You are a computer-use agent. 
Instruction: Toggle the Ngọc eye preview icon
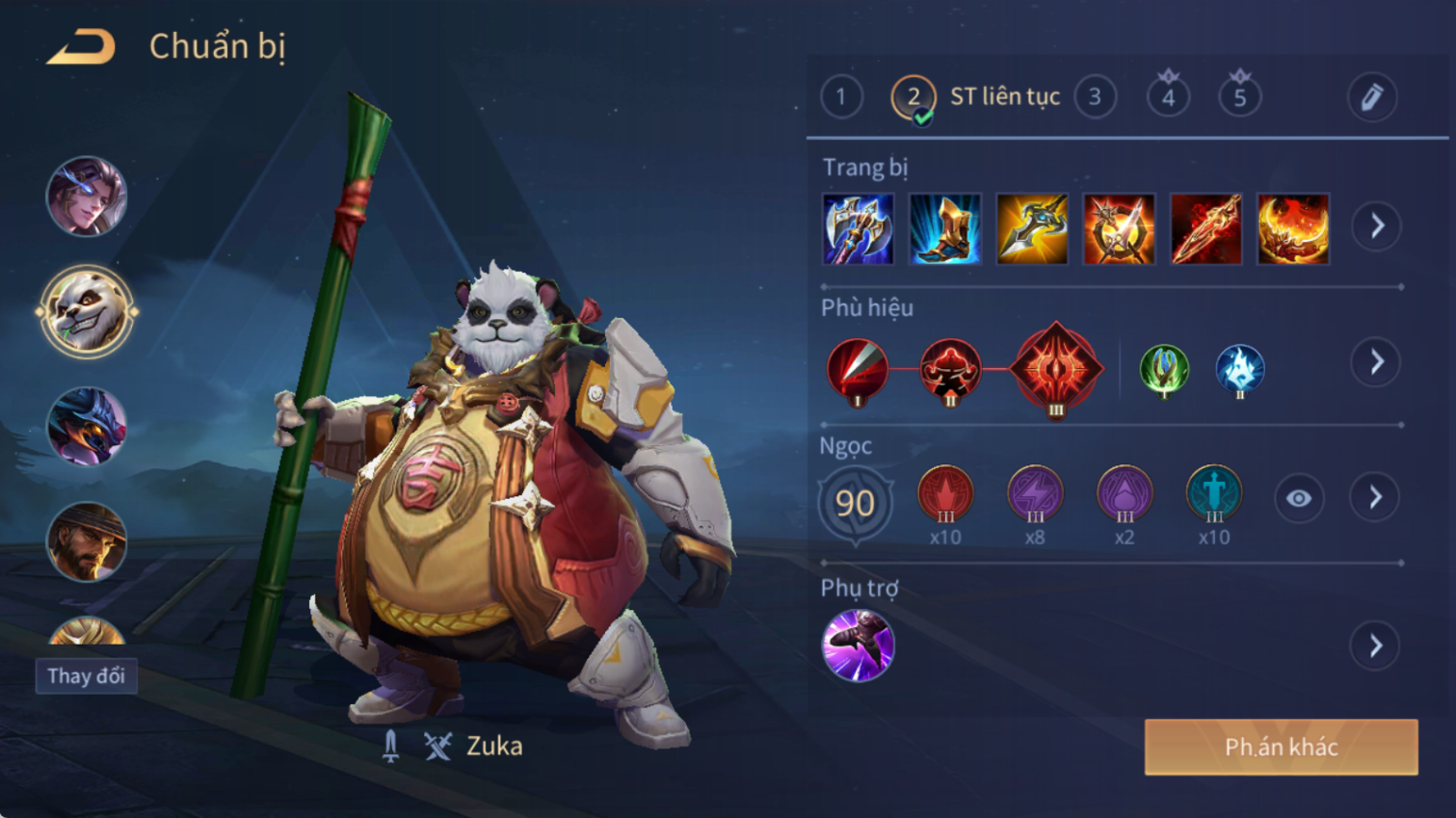(x=1298, y=498)
